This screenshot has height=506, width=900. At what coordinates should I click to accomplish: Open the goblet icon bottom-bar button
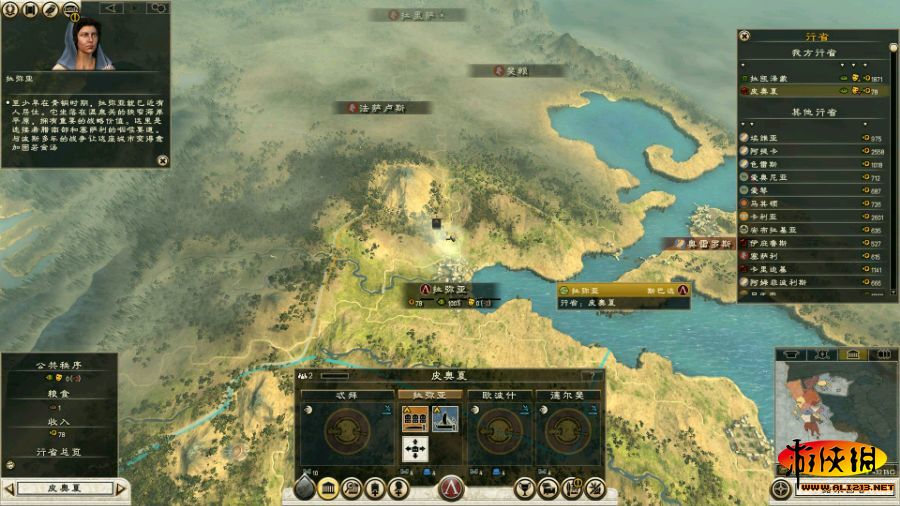522,489
